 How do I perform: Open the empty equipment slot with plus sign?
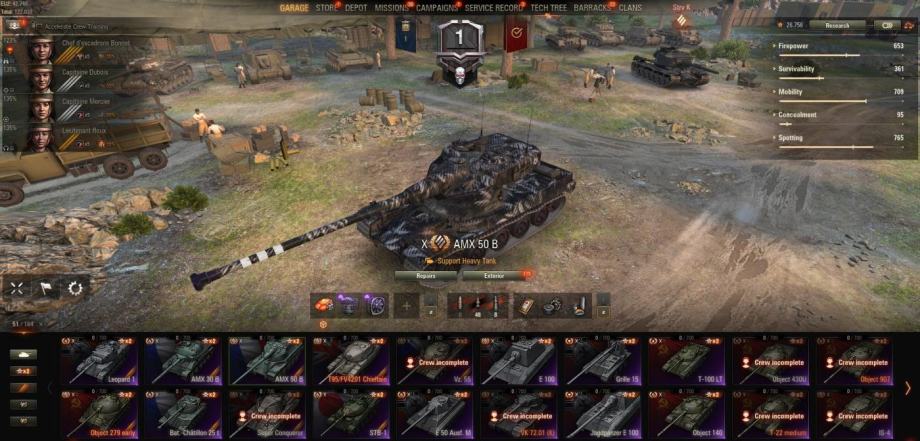[x=406, y=306]
